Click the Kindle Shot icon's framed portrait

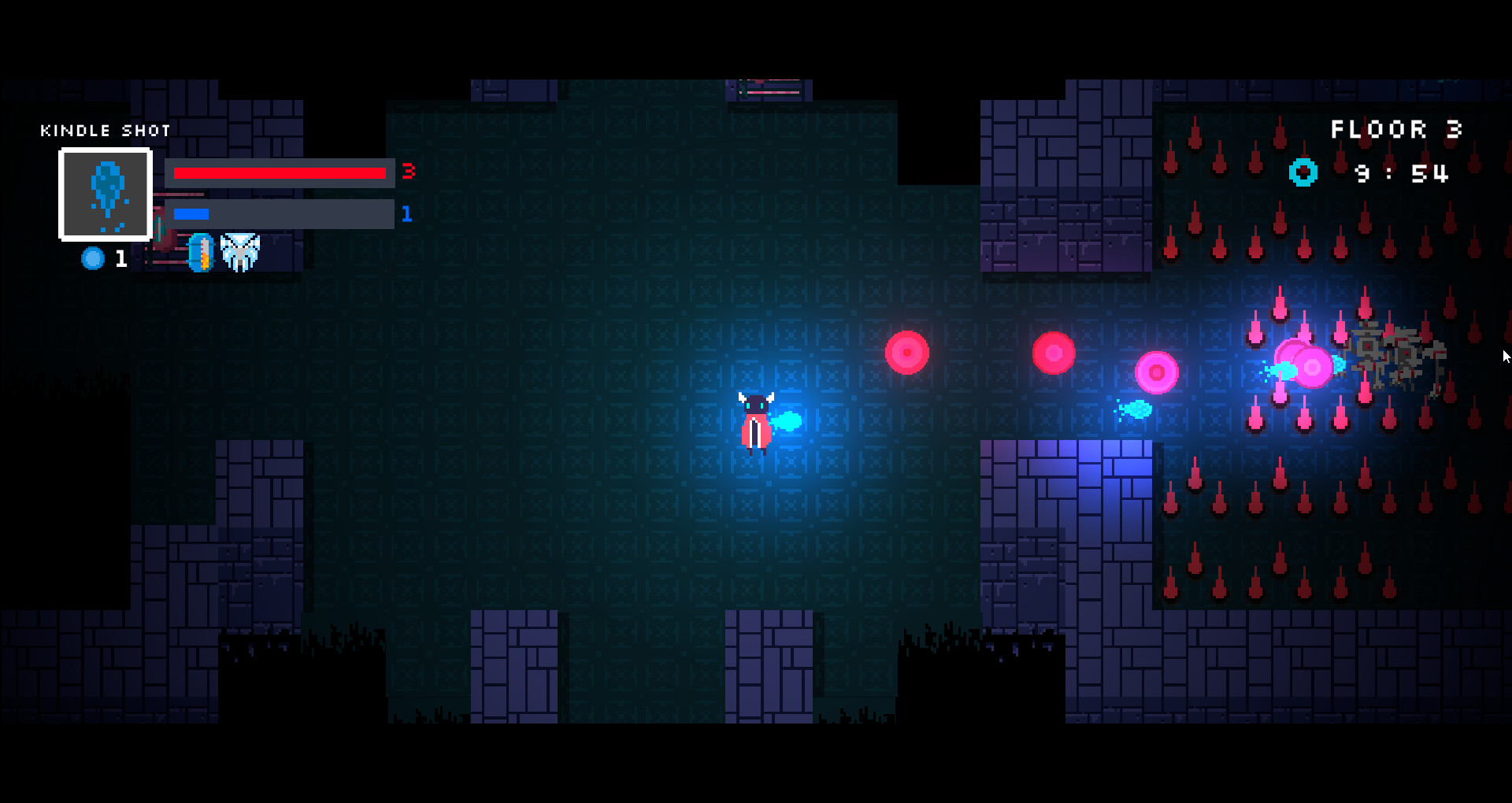click(x=106, y=194)
